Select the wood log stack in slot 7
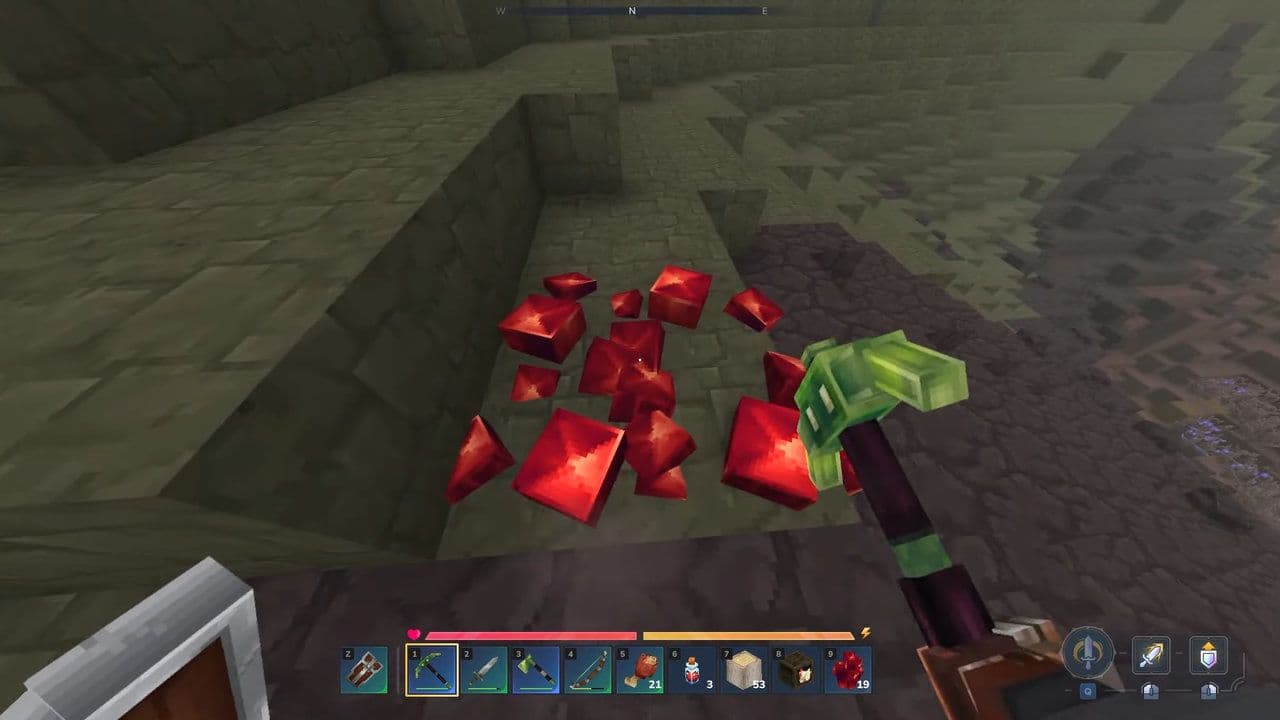 click(743, 668)
